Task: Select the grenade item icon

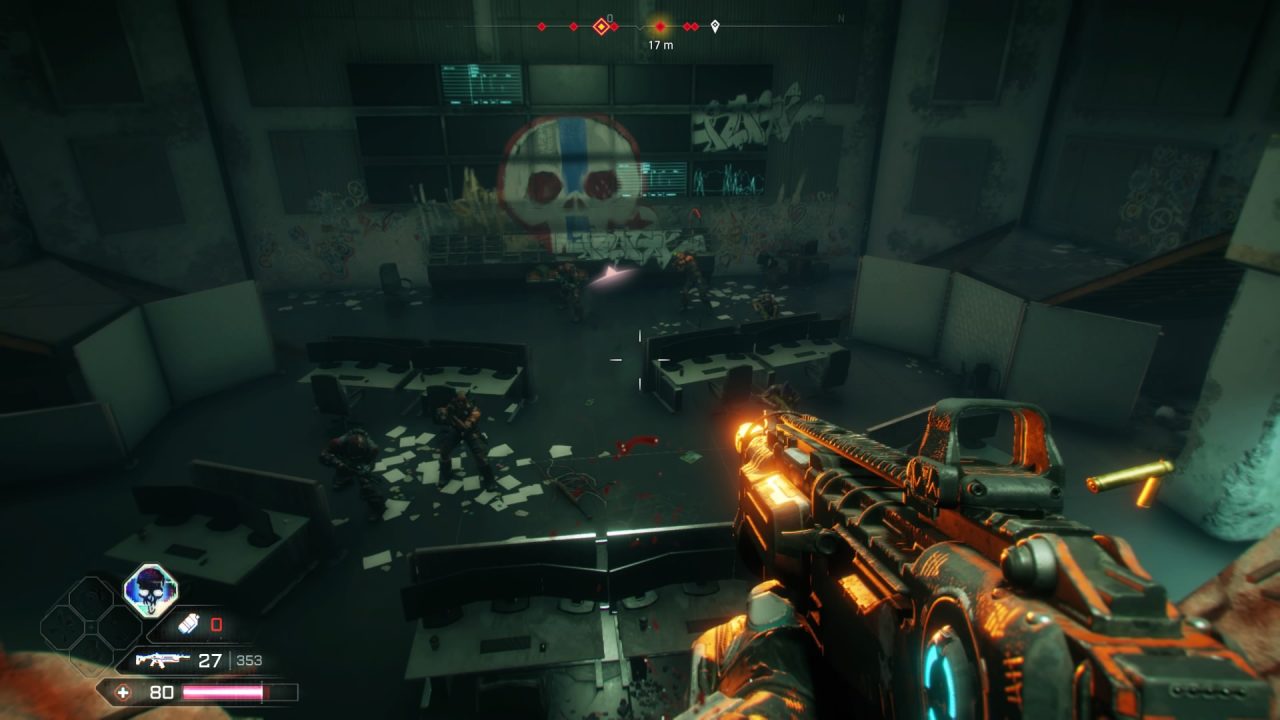Action: point(189,625)
